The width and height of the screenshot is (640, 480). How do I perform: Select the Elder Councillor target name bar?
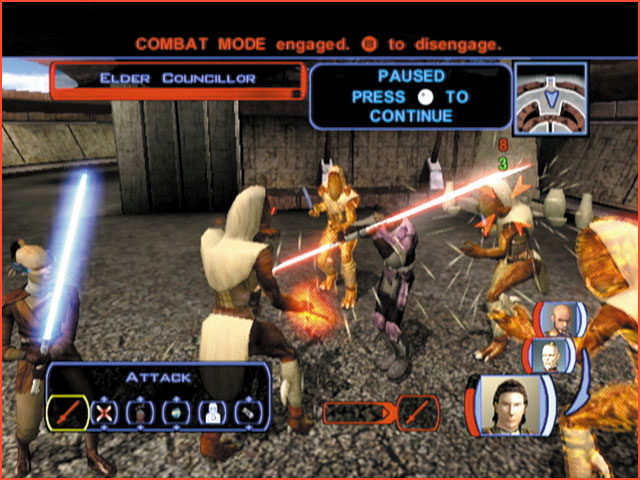(175, 78)
